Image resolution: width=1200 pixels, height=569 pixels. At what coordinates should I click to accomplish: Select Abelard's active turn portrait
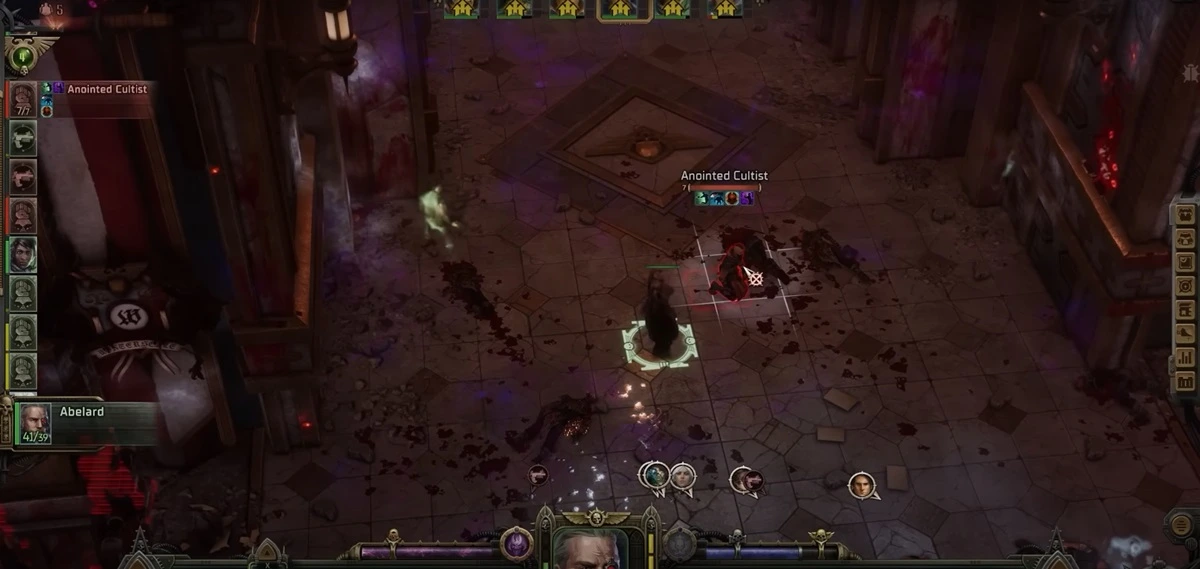pos(33,422)
